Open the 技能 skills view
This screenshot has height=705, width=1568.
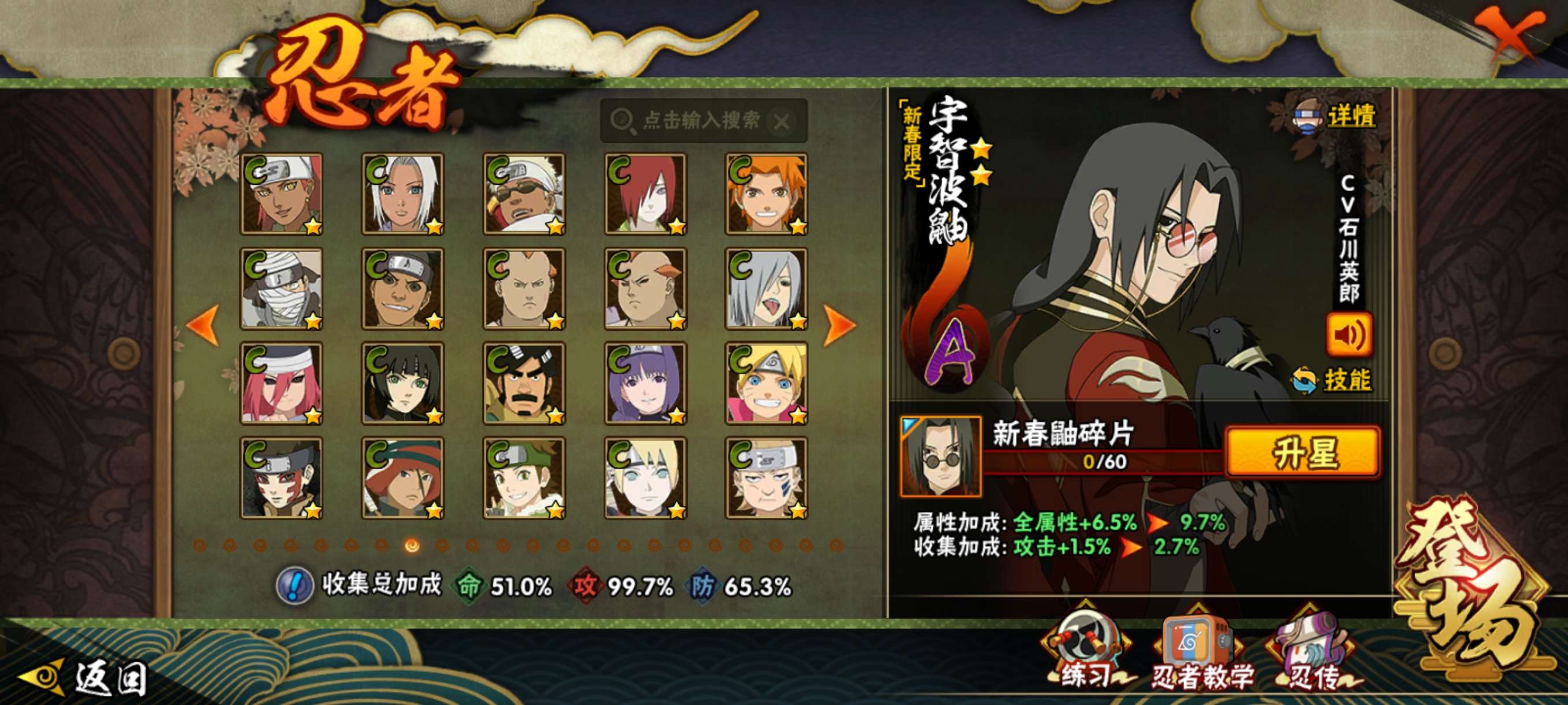click(x=1333, y=380)
